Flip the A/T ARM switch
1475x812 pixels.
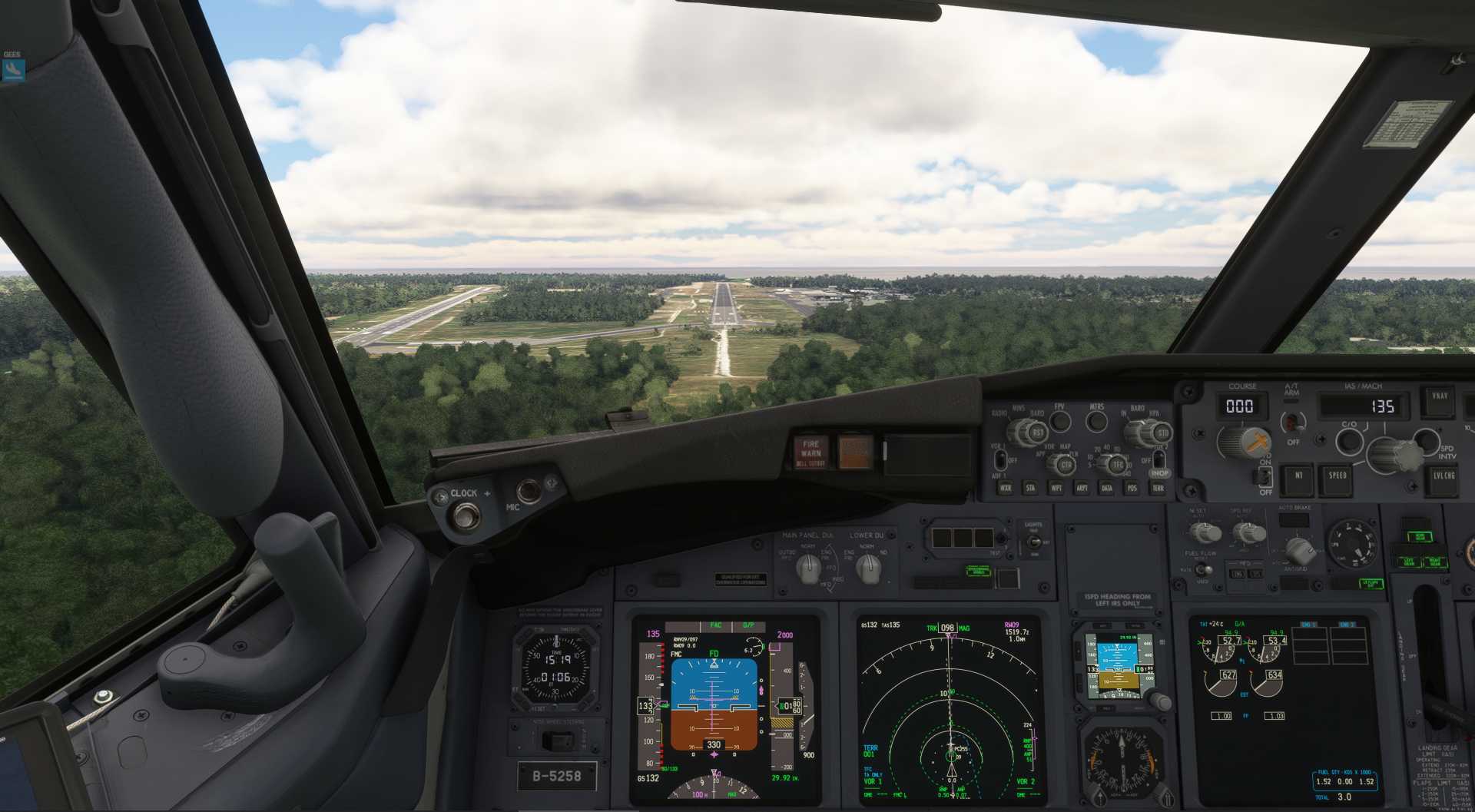(x=1293, y=422)
